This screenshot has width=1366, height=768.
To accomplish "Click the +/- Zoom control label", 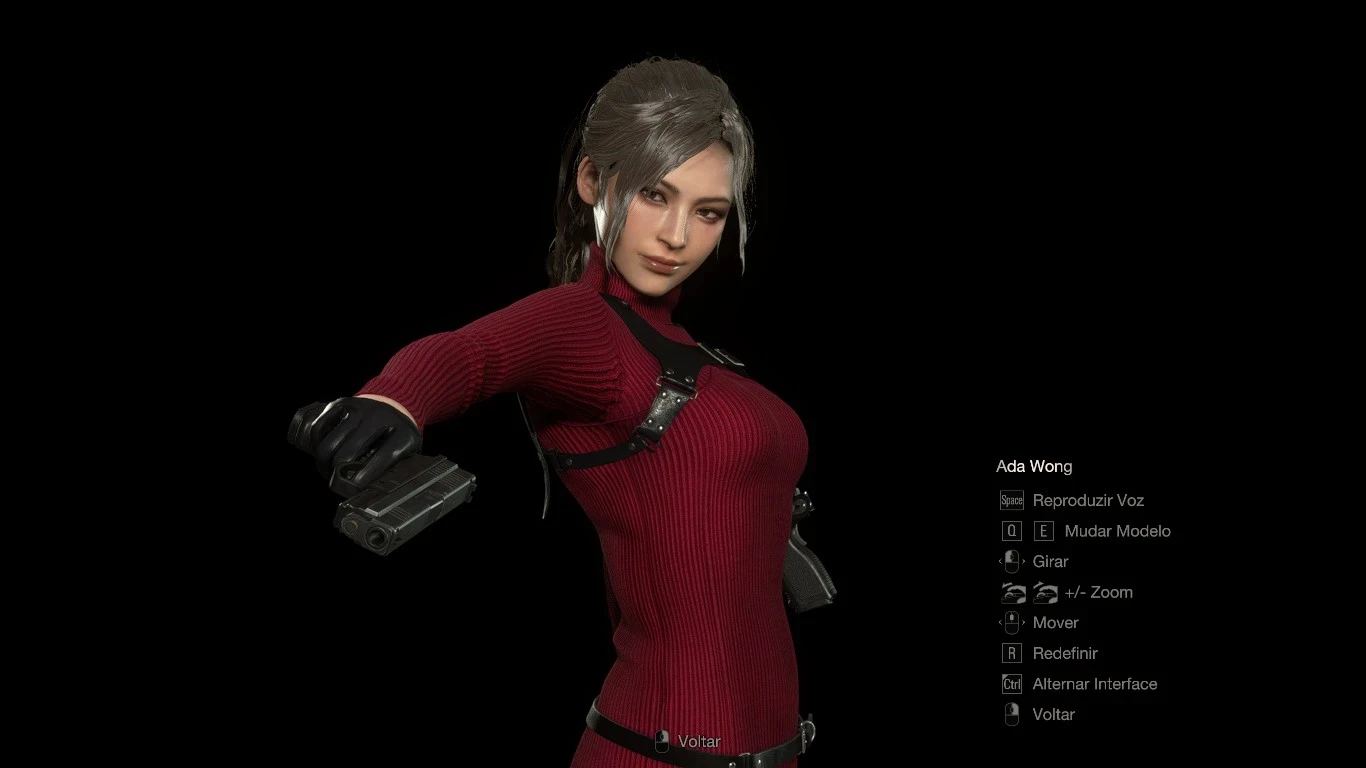I will (x=1099, y=592).
